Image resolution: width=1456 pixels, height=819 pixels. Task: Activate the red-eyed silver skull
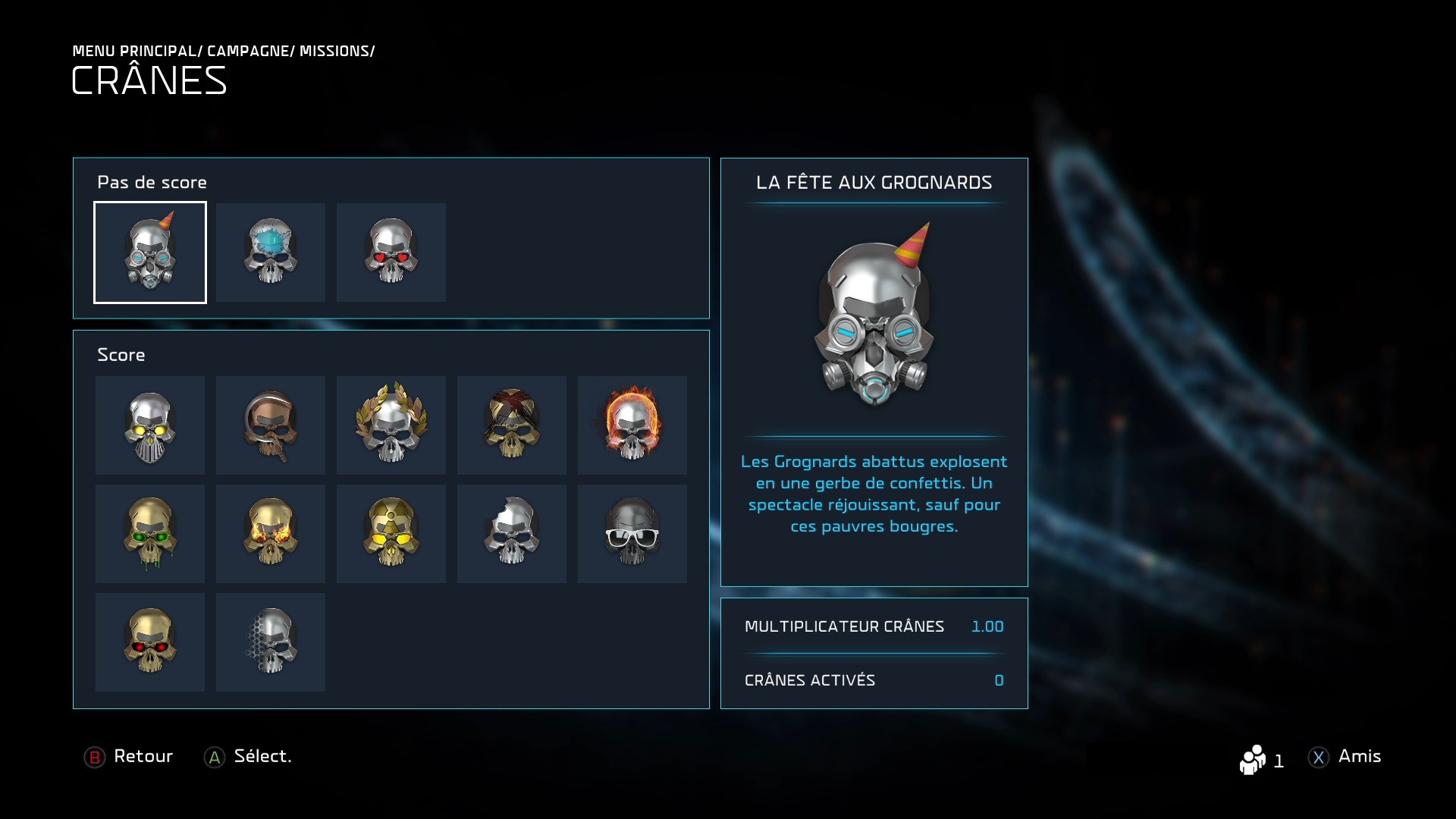coord(391,253)
